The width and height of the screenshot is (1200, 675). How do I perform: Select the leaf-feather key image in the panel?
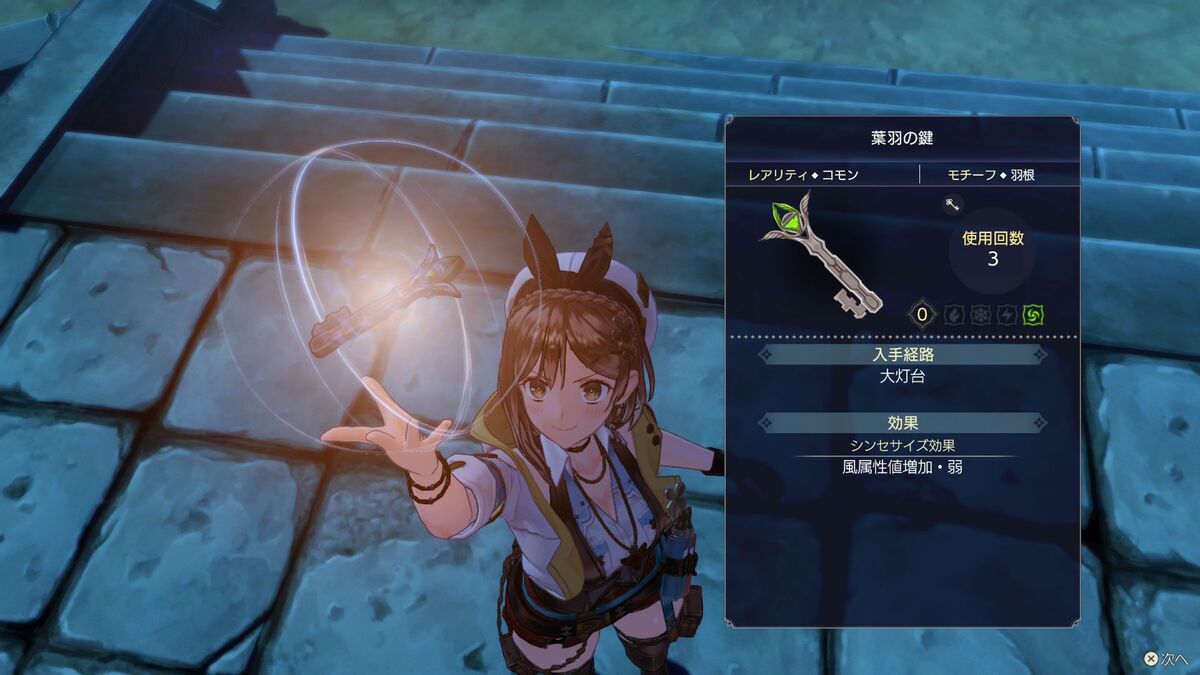(821, 255)
